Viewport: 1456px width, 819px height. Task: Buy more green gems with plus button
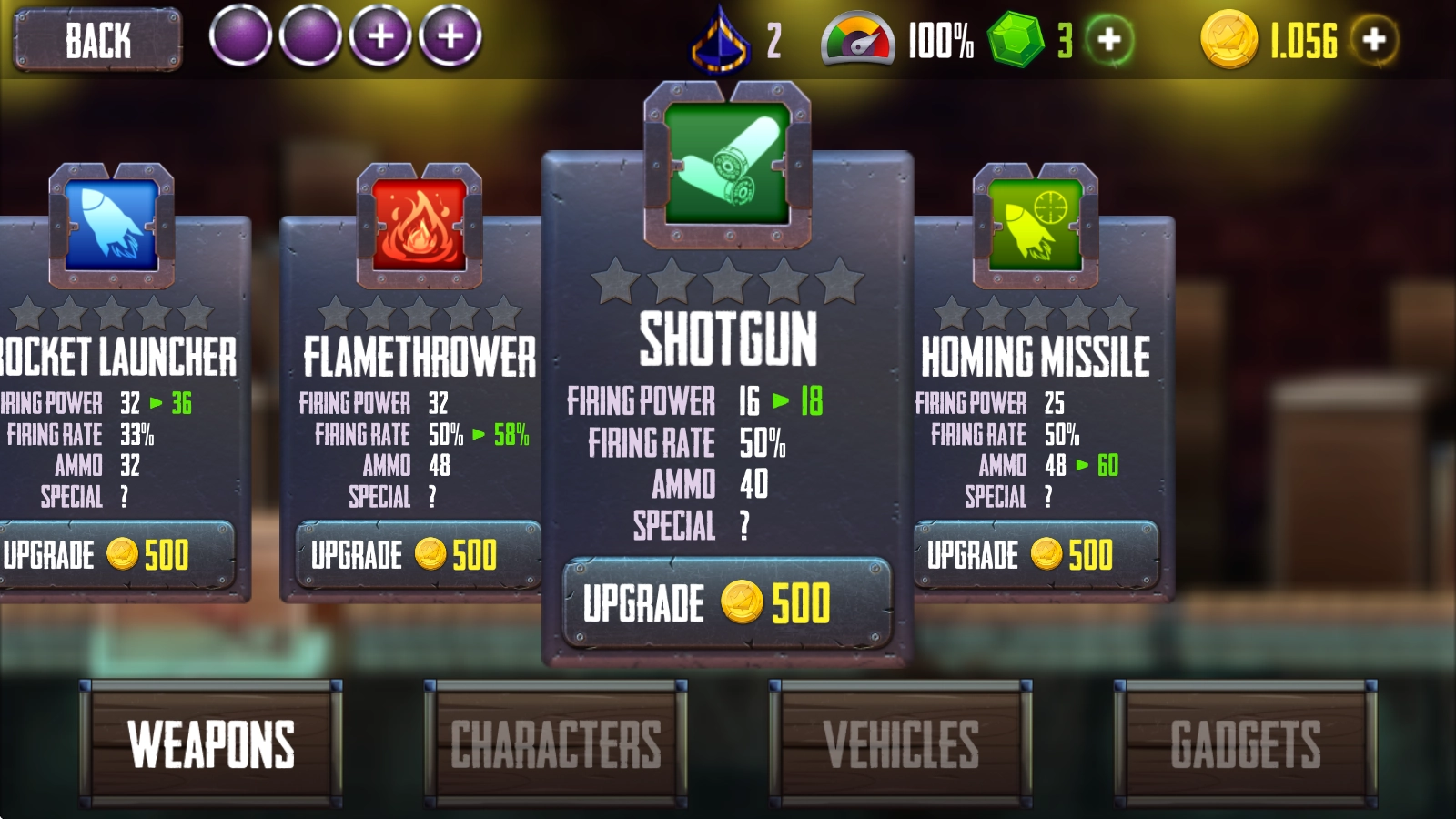click(1109, 40)
